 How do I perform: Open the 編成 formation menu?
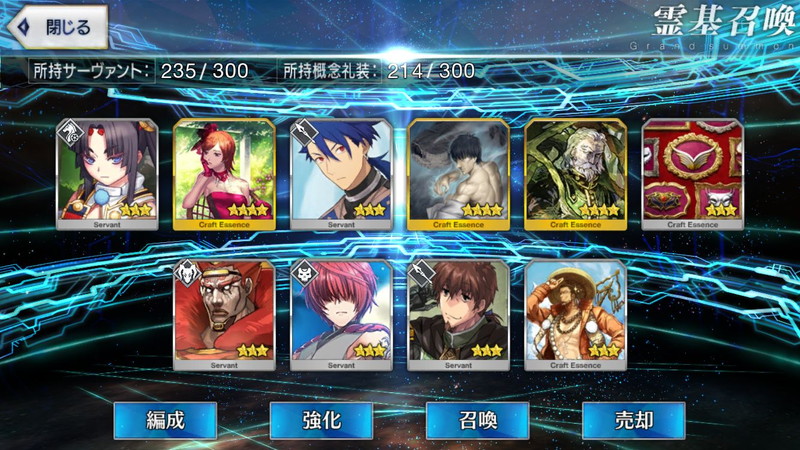click(x=164, y=420)
